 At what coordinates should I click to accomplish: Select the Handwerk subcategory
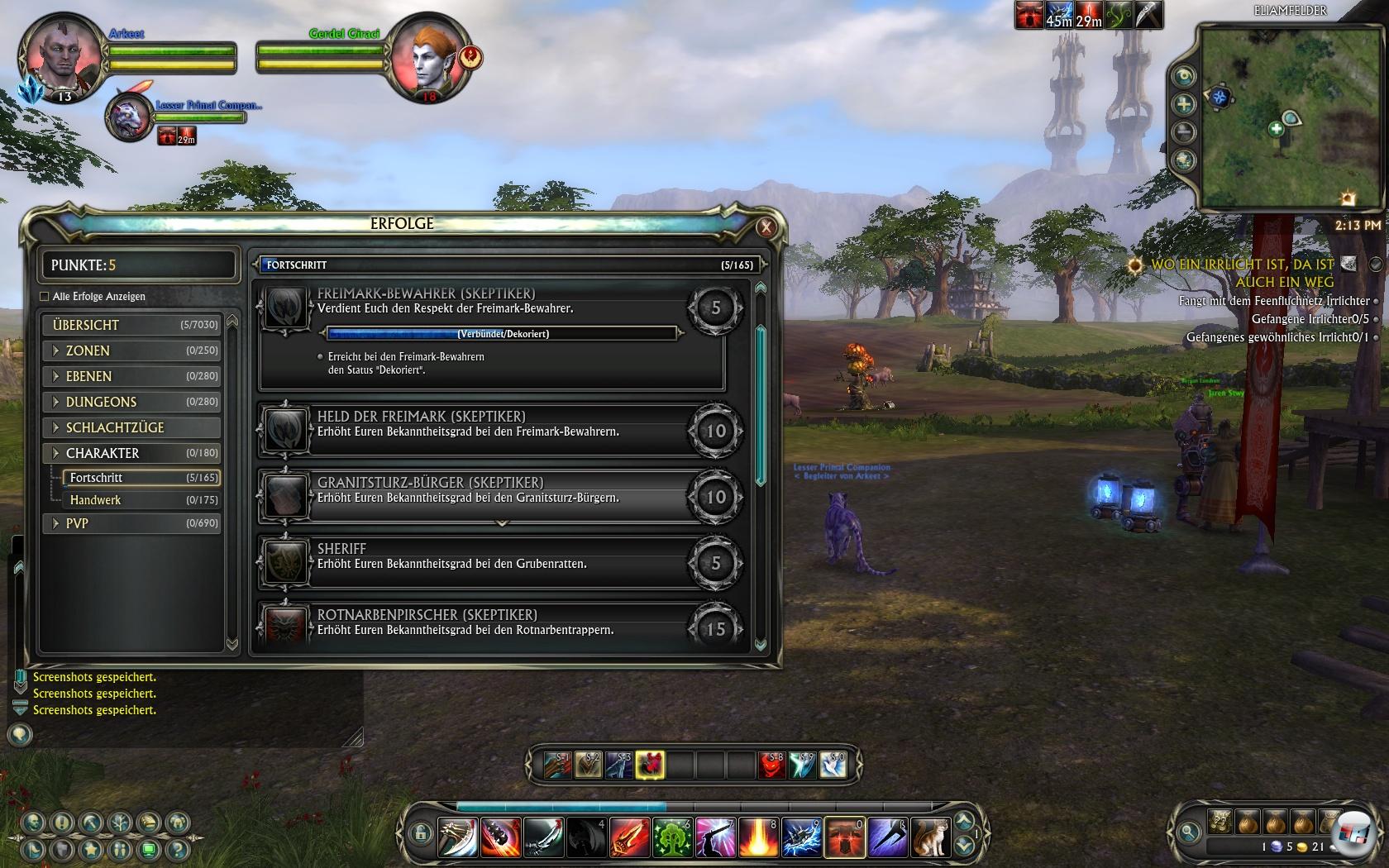click(136, 500)
